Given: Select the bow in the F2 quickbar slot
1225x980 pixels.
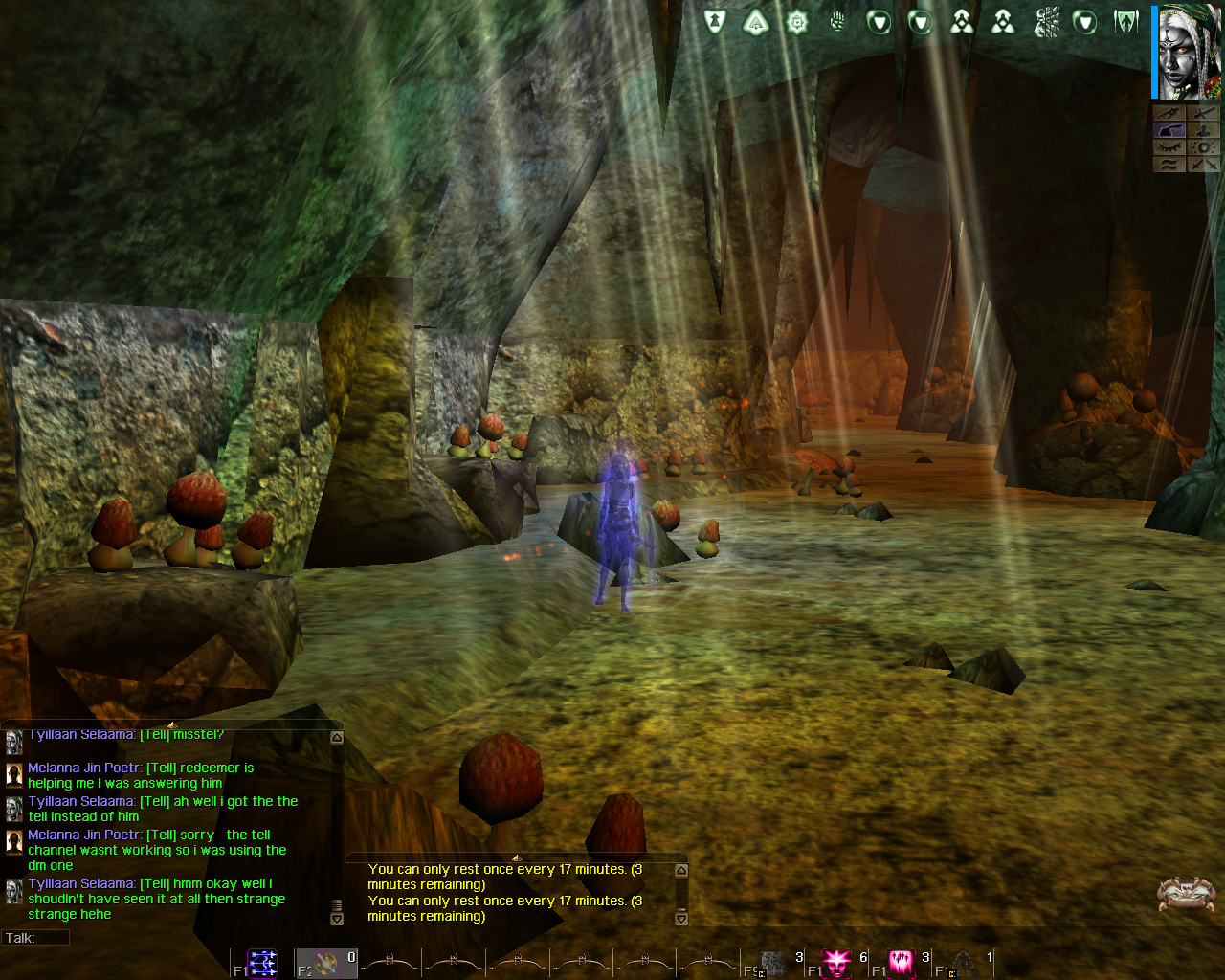Looking at the screenshot, I should (327, 963).
